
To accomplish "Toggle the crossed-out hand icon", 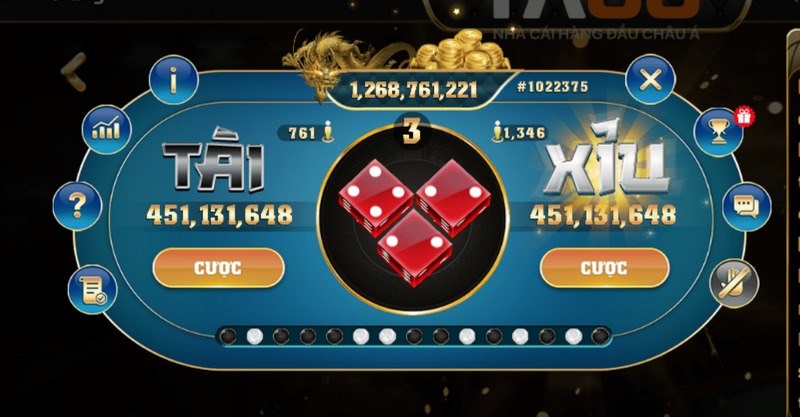I will pyautogui.click(x=734, y=284).
